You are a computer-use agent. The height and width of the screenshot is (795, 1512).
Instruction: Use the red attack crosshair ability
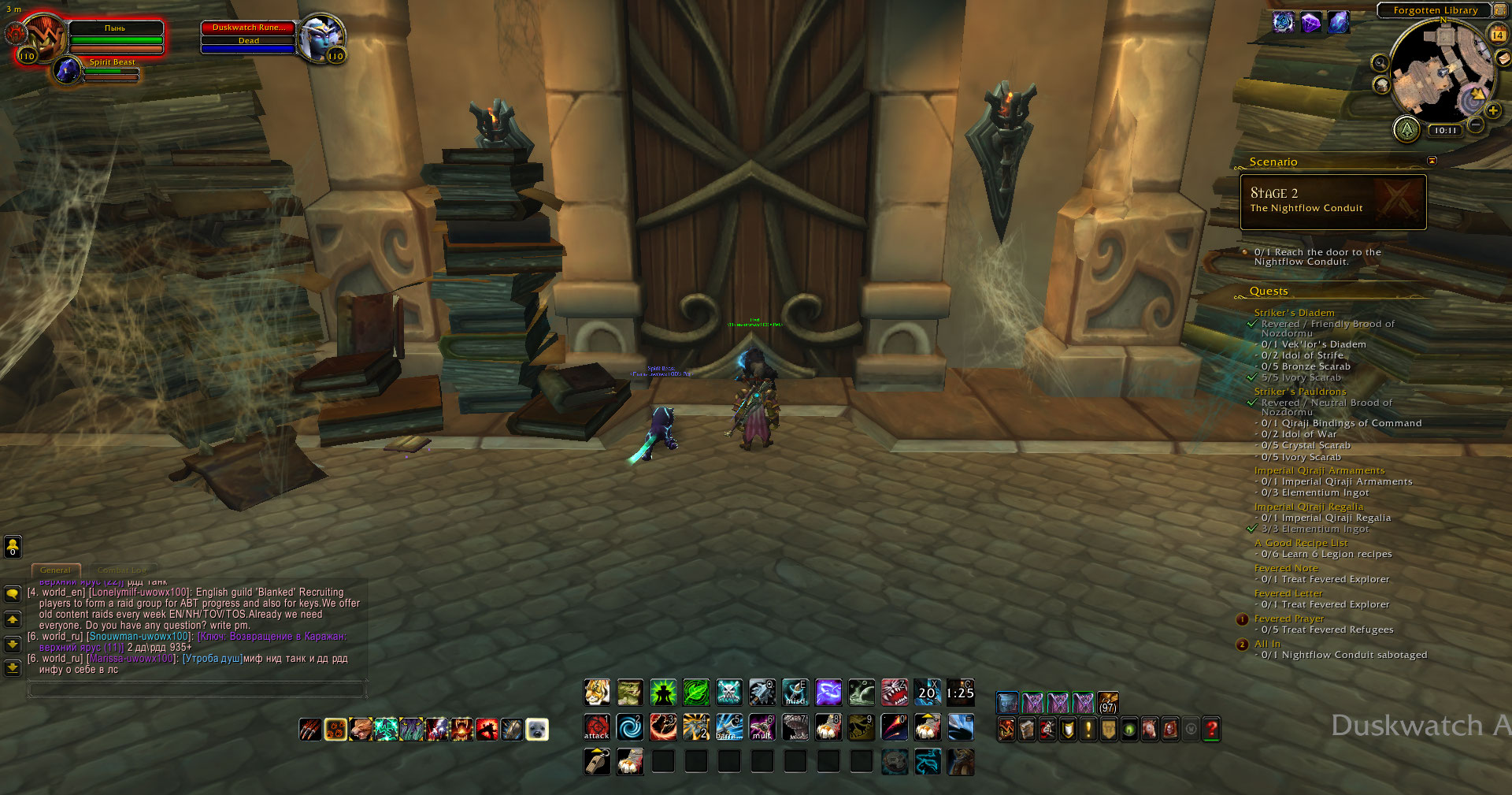tap(597, 727)
